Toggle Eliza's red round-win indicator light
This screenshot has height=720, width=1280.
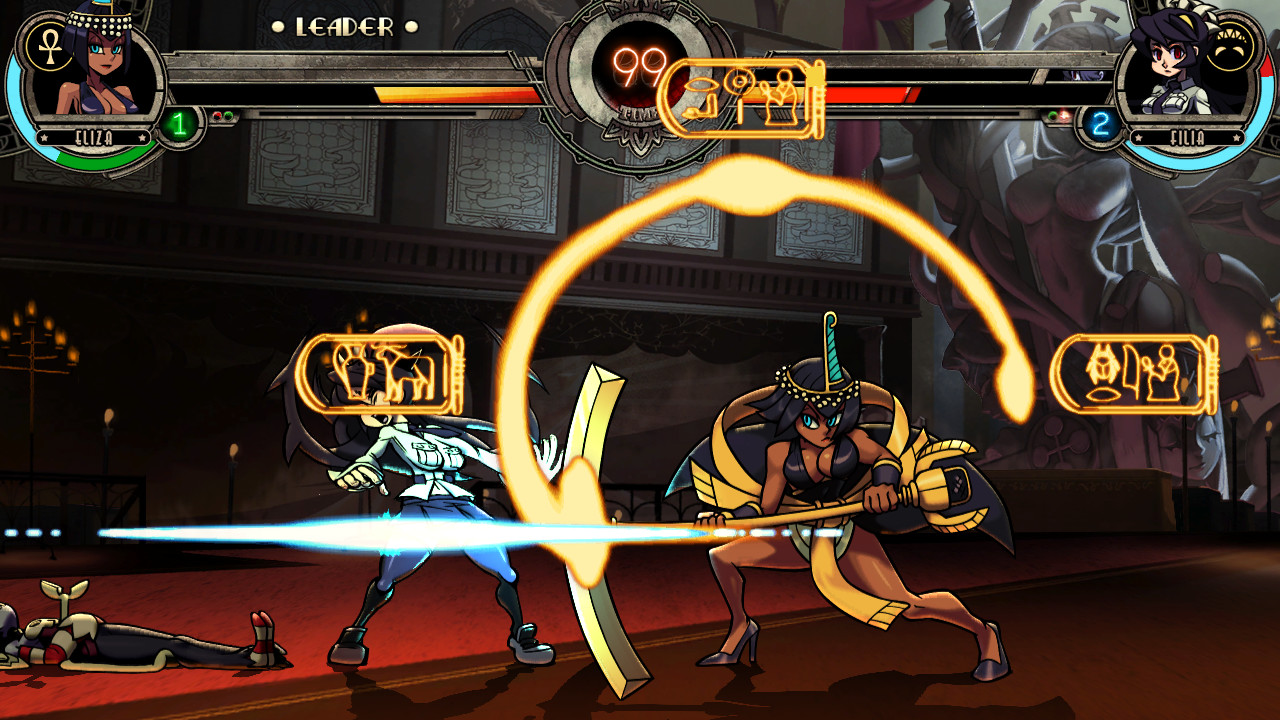point(216,117)
